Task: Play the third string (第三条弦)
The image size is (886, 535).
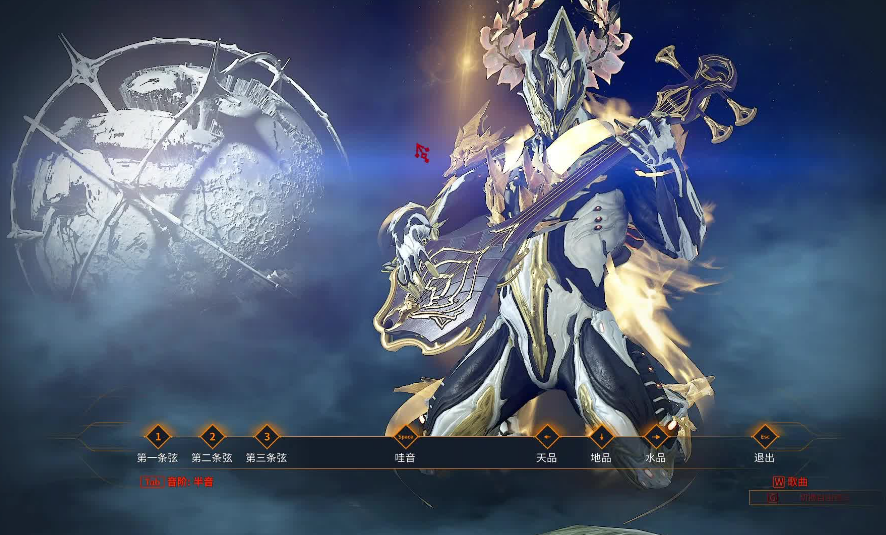Action: coord(266,437)
